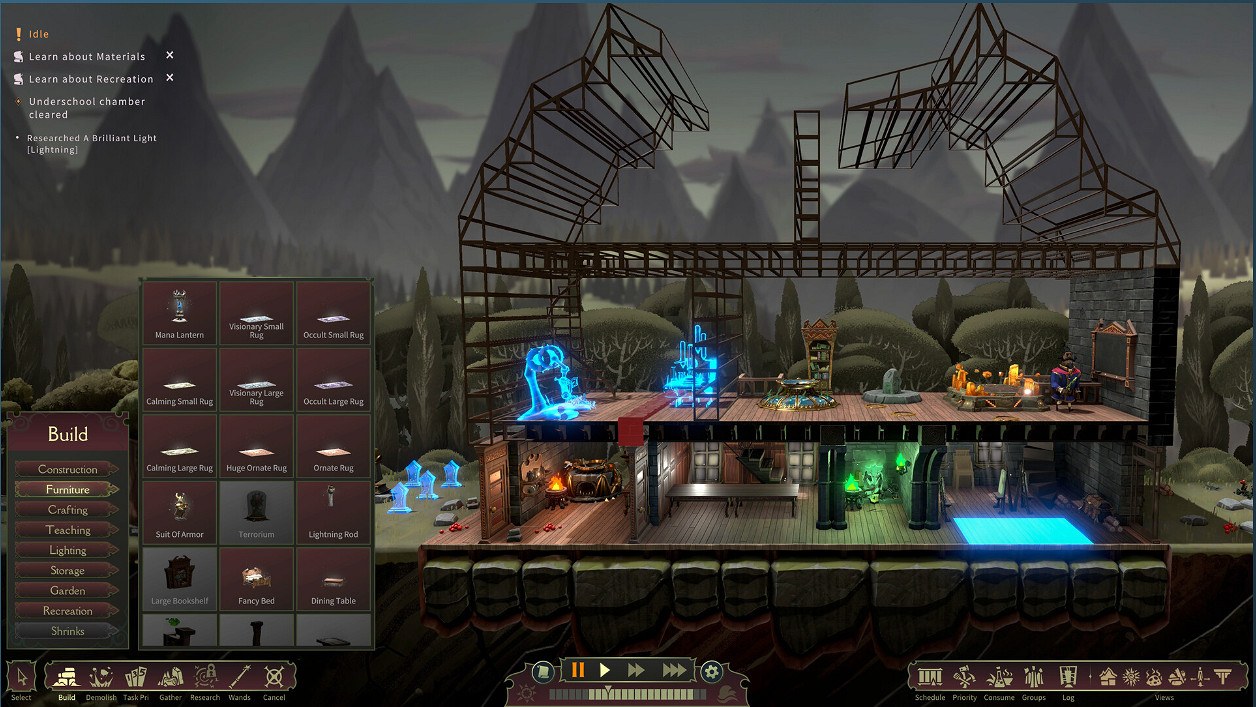Select the Suit Of Armor item
This screenshot has height=707, width=1256.
(180, 513)
